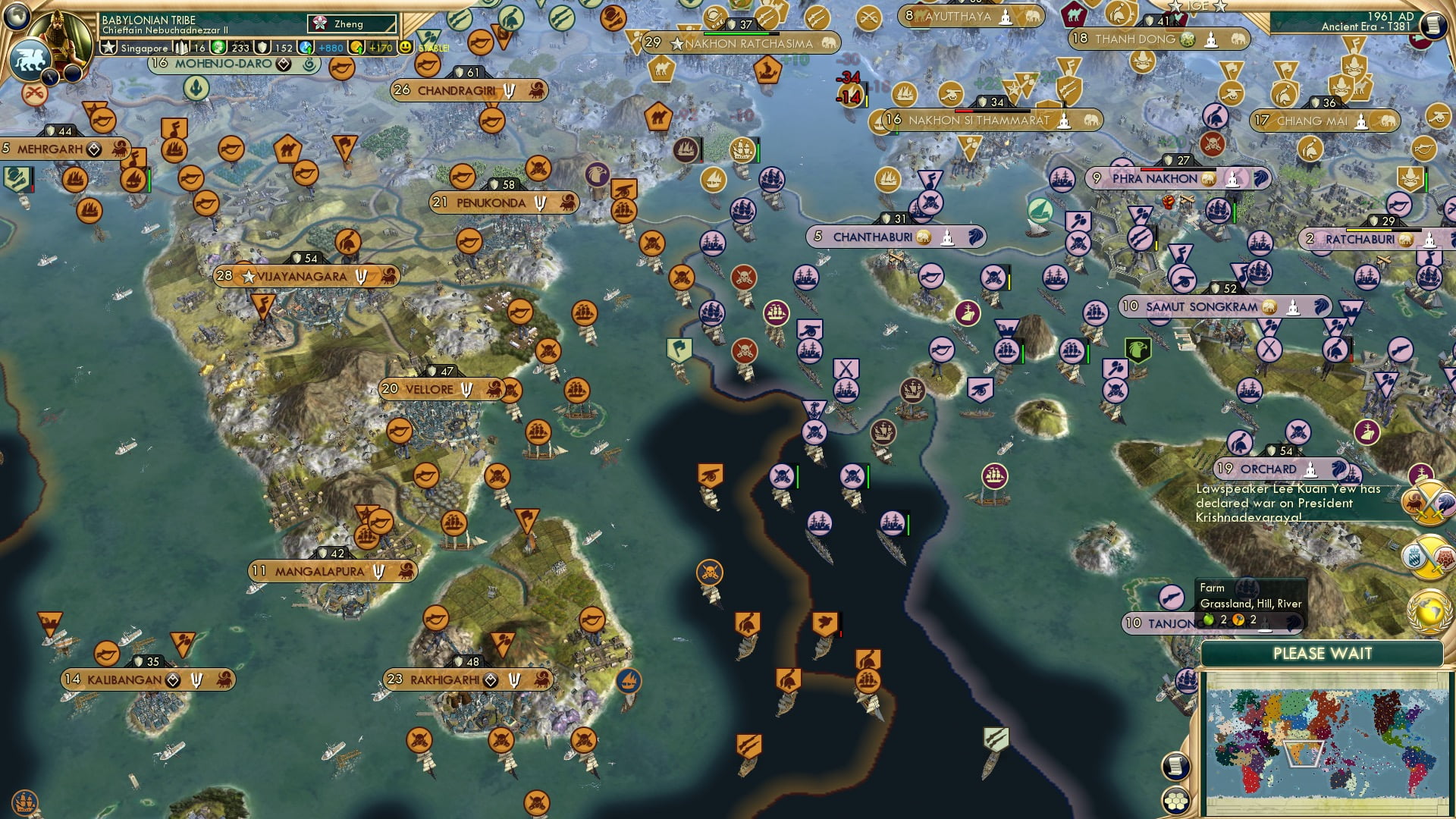Toggle the religion icon beside Chanthaburi's name
This screenshot has height=819, width=1456.
(948, 237)
